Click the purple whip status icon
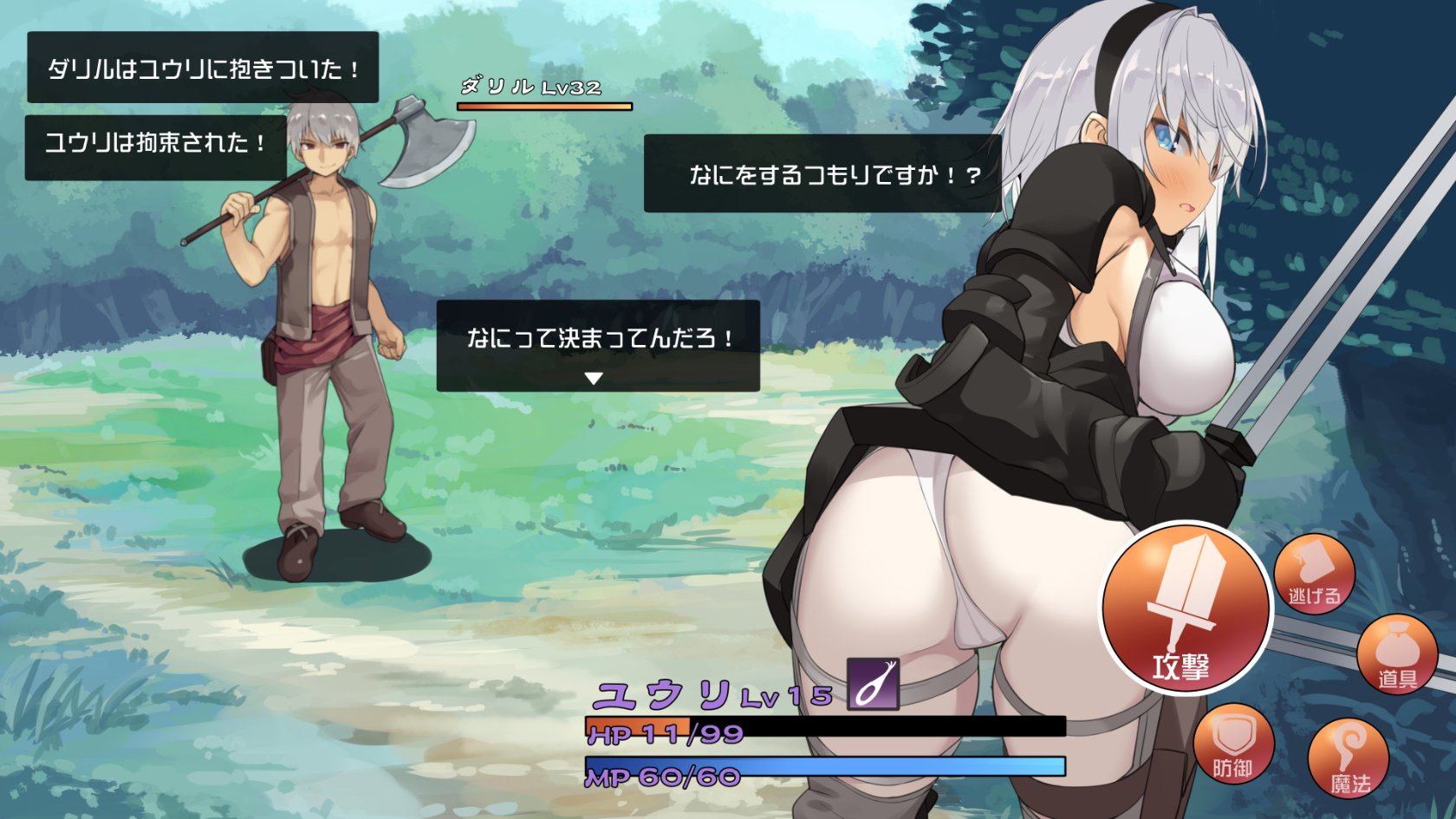1456x819 pixels. [873, 684]
